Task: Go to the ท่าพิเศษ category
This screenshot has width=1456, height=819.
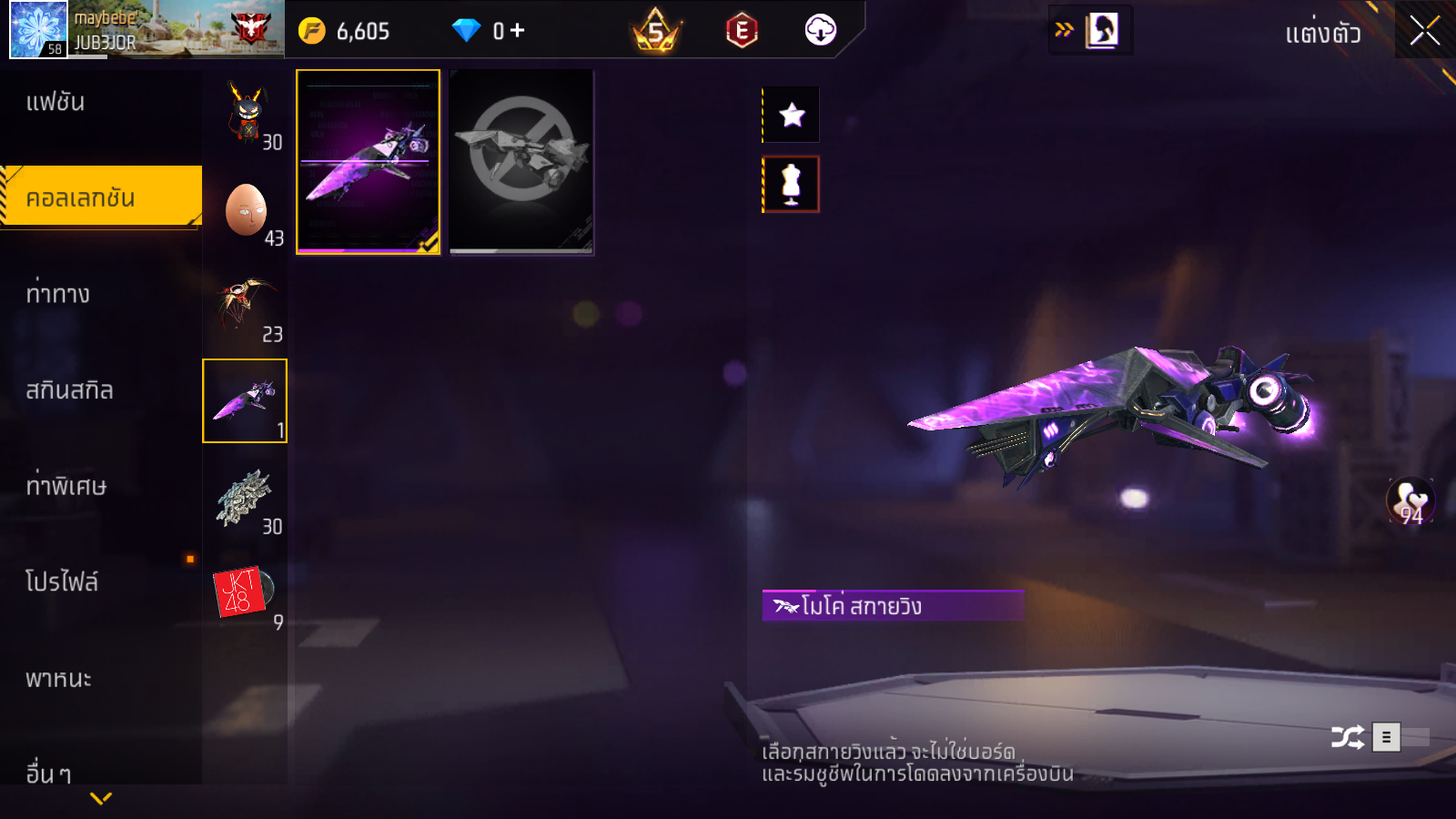Action: tap(66, 486)
